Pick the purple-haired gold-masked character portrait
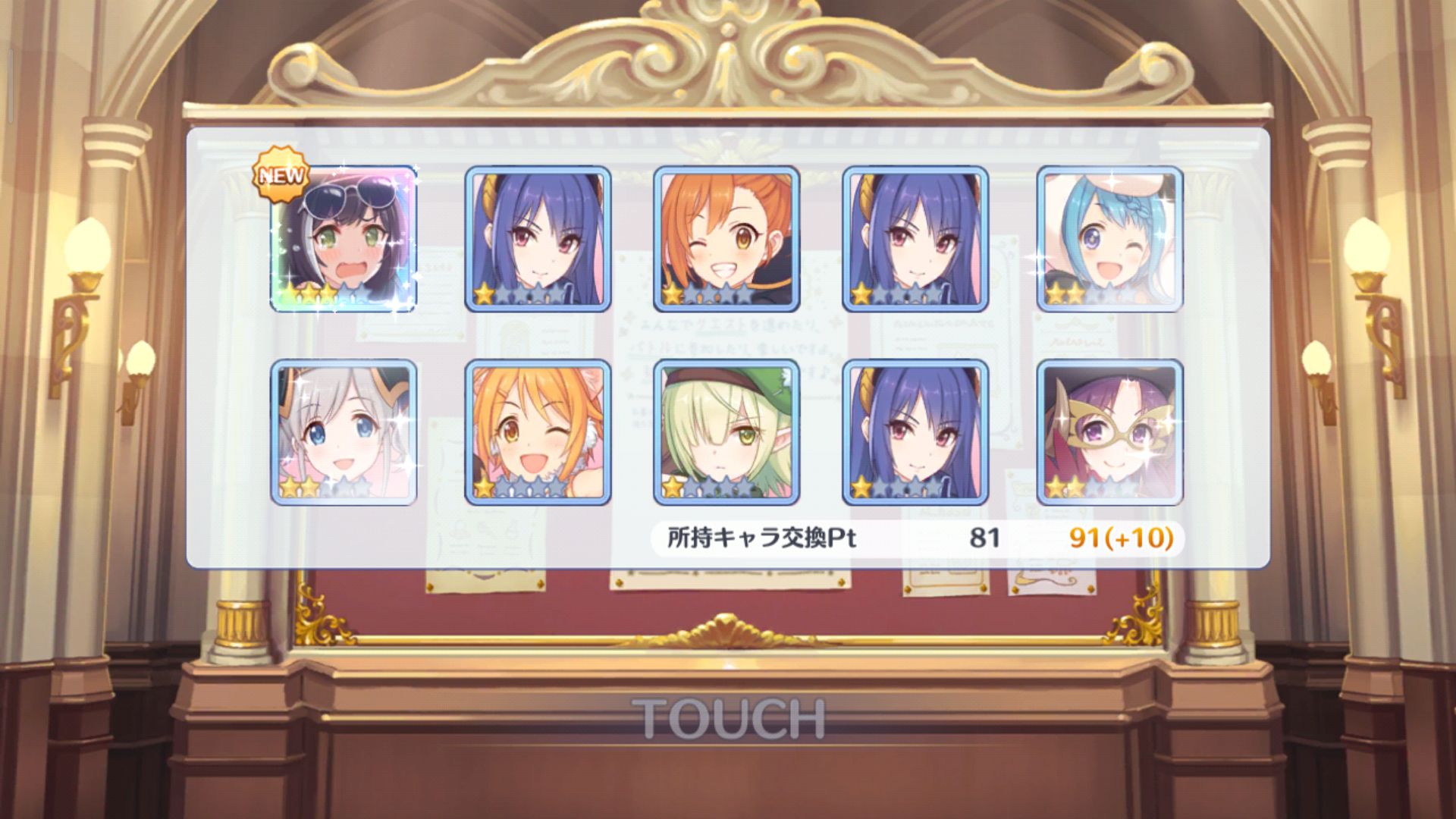 pyautogui.click(x=1109, y=431)
